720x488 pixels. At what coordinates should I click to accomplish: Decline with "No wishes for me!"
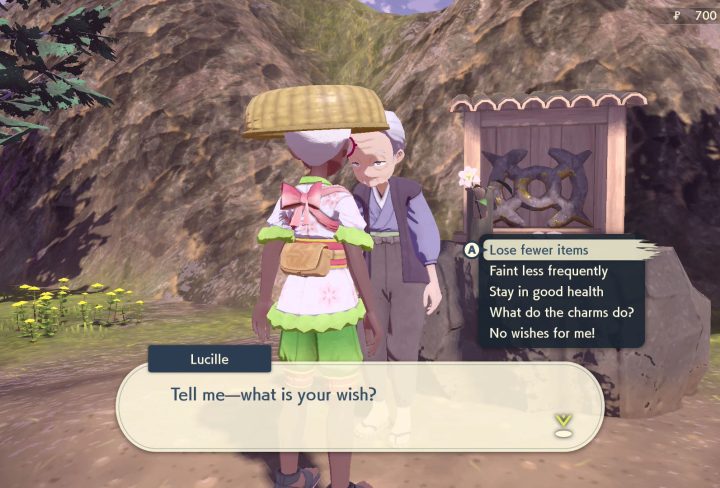(x=542, y=332)
